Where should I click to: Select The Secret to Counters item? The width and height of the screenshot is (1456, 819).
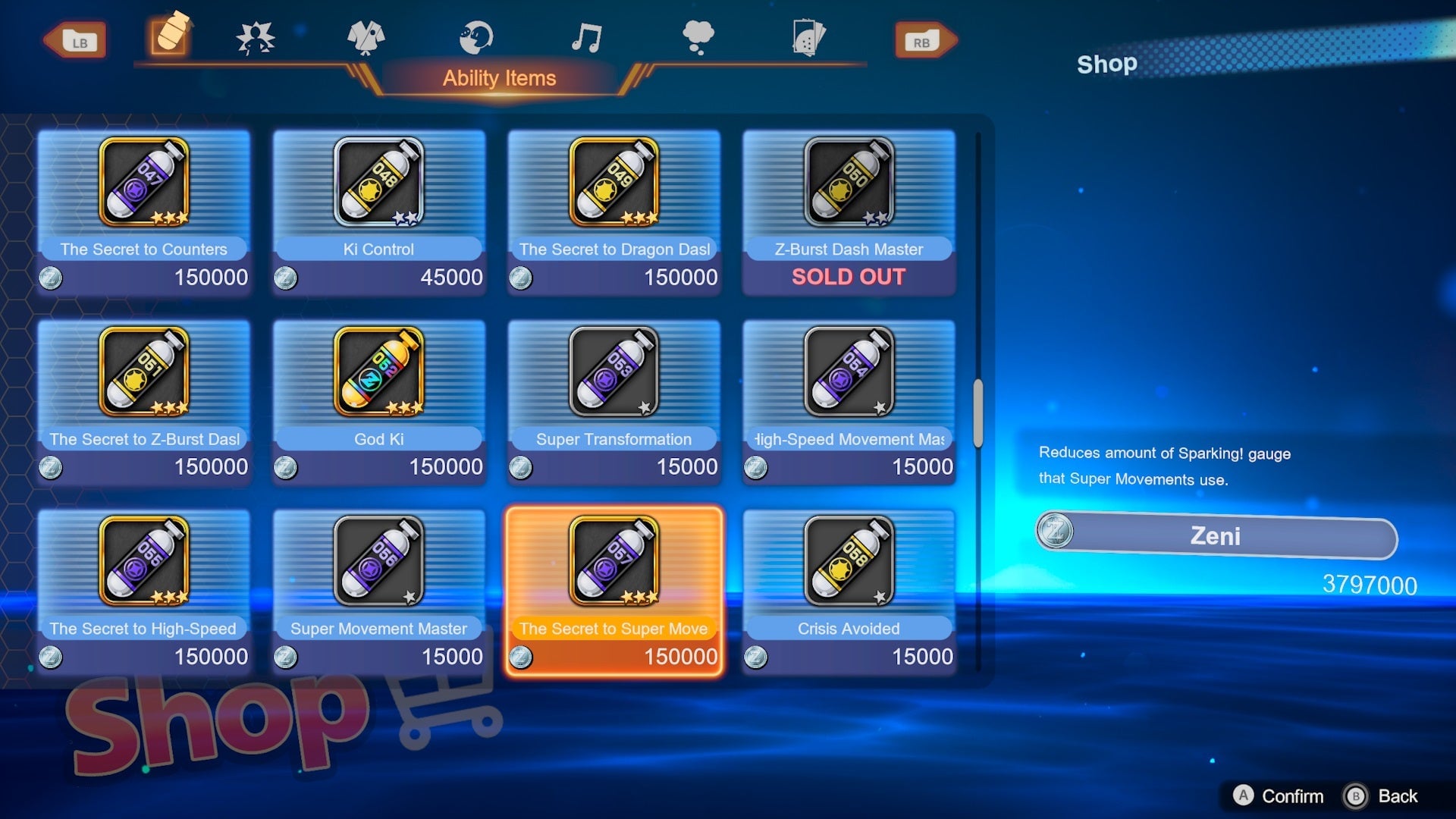[143, 212]
